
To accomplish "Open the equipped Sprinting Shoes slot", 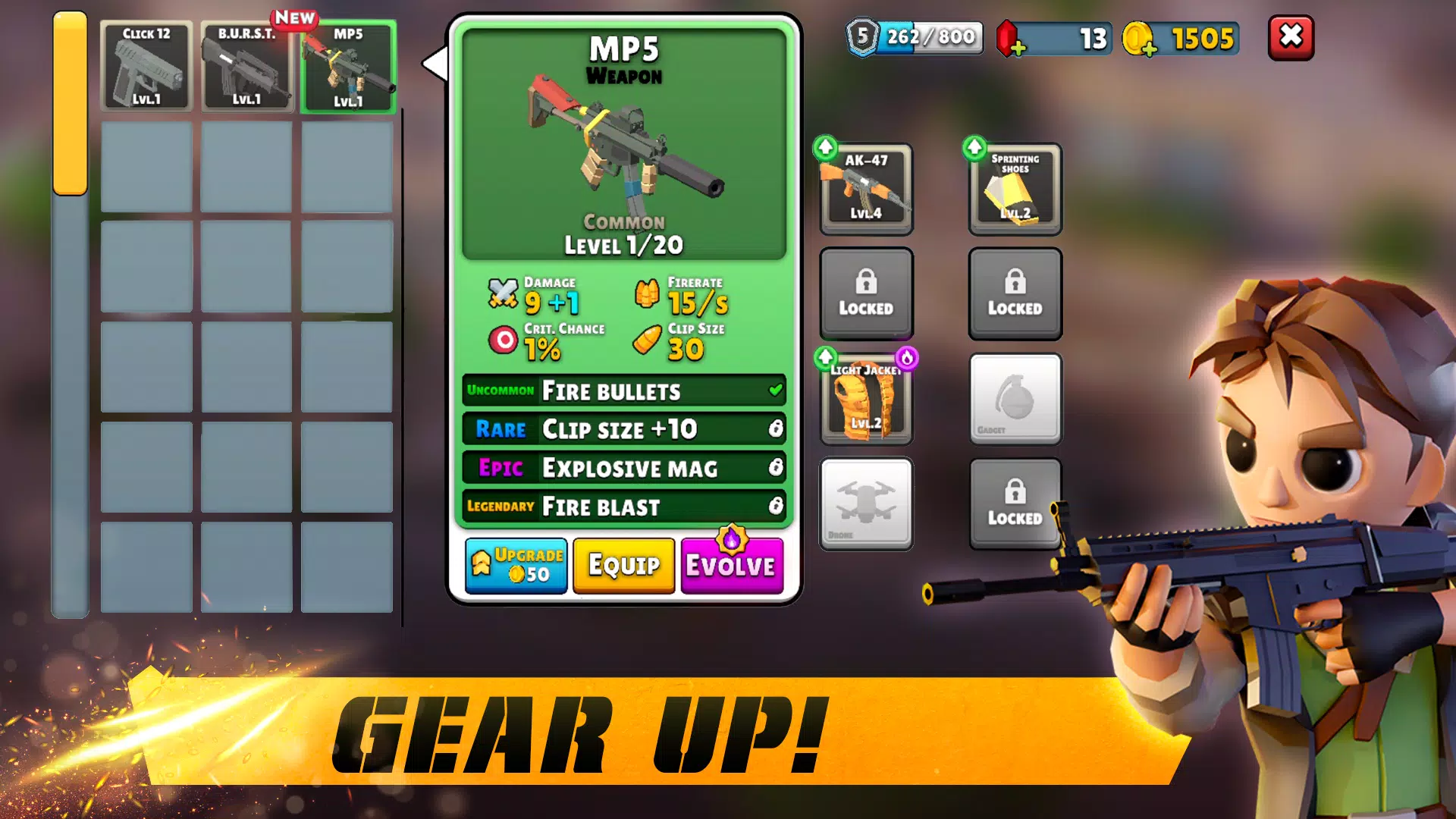I will click(1015, 188).
